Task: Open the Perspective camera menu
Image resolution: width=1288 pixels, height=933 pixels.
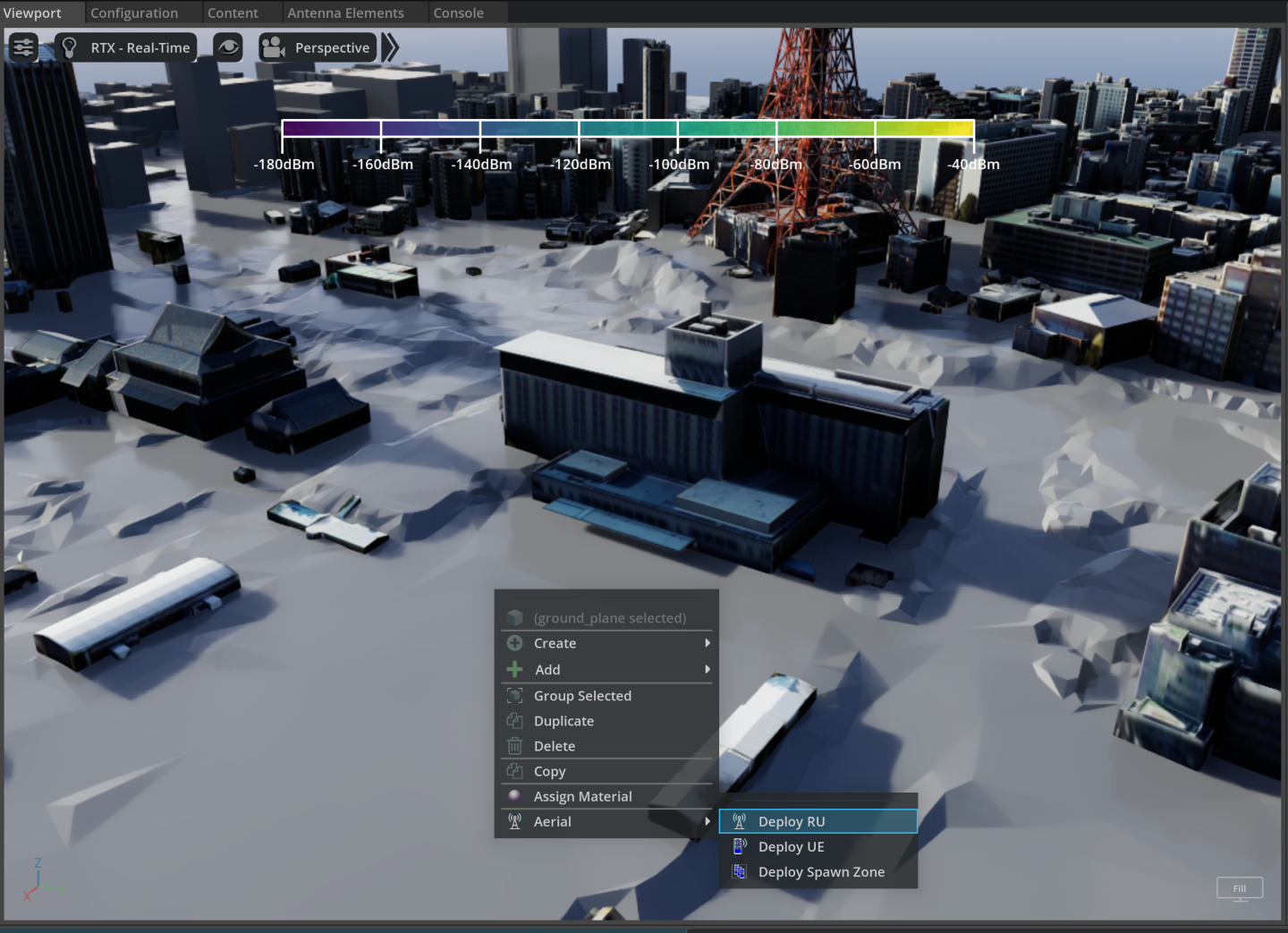Action: (x=318, y=47)
